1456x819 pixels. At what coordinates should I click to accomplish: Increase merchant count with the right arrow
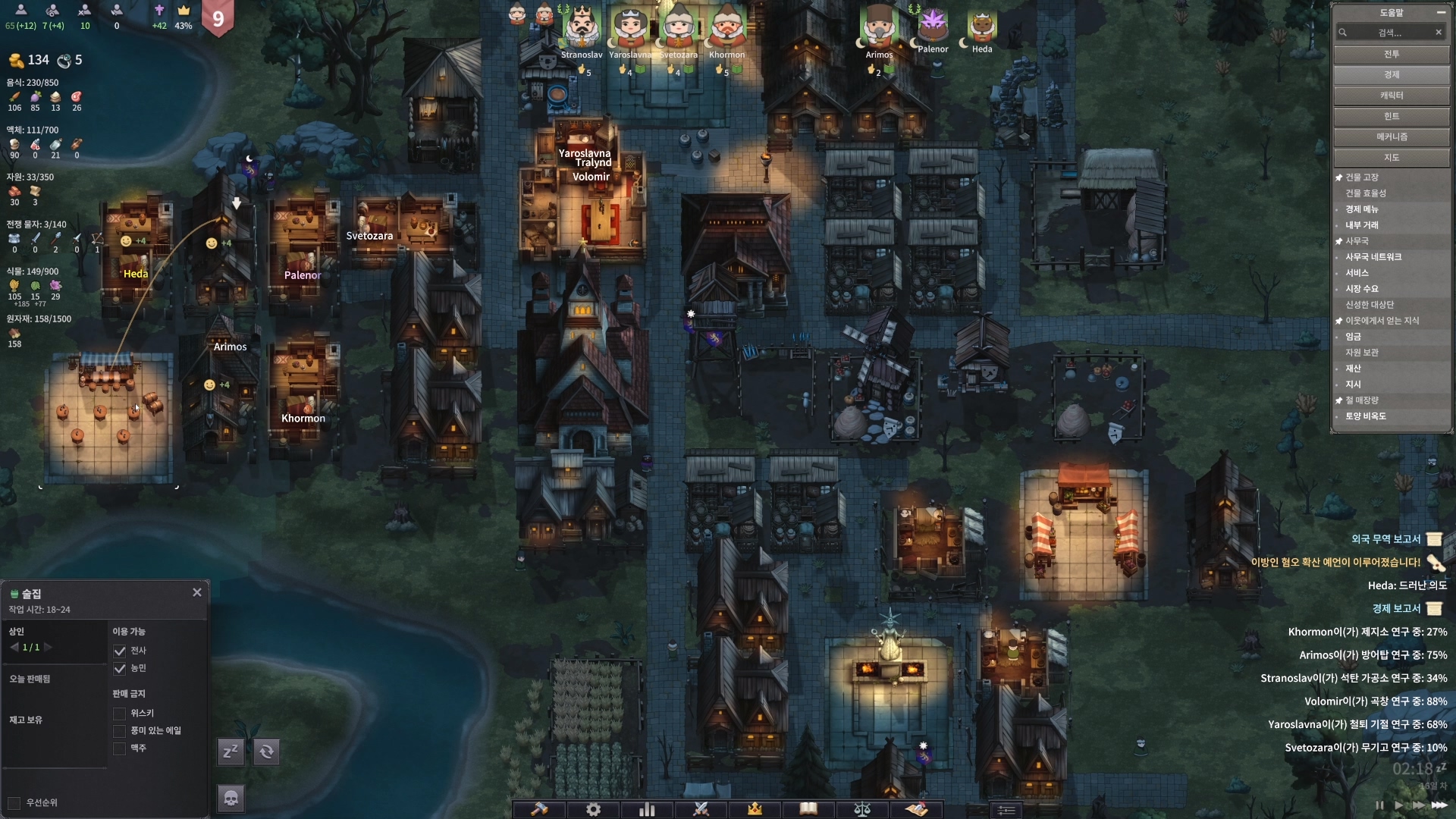pos(49,648)
